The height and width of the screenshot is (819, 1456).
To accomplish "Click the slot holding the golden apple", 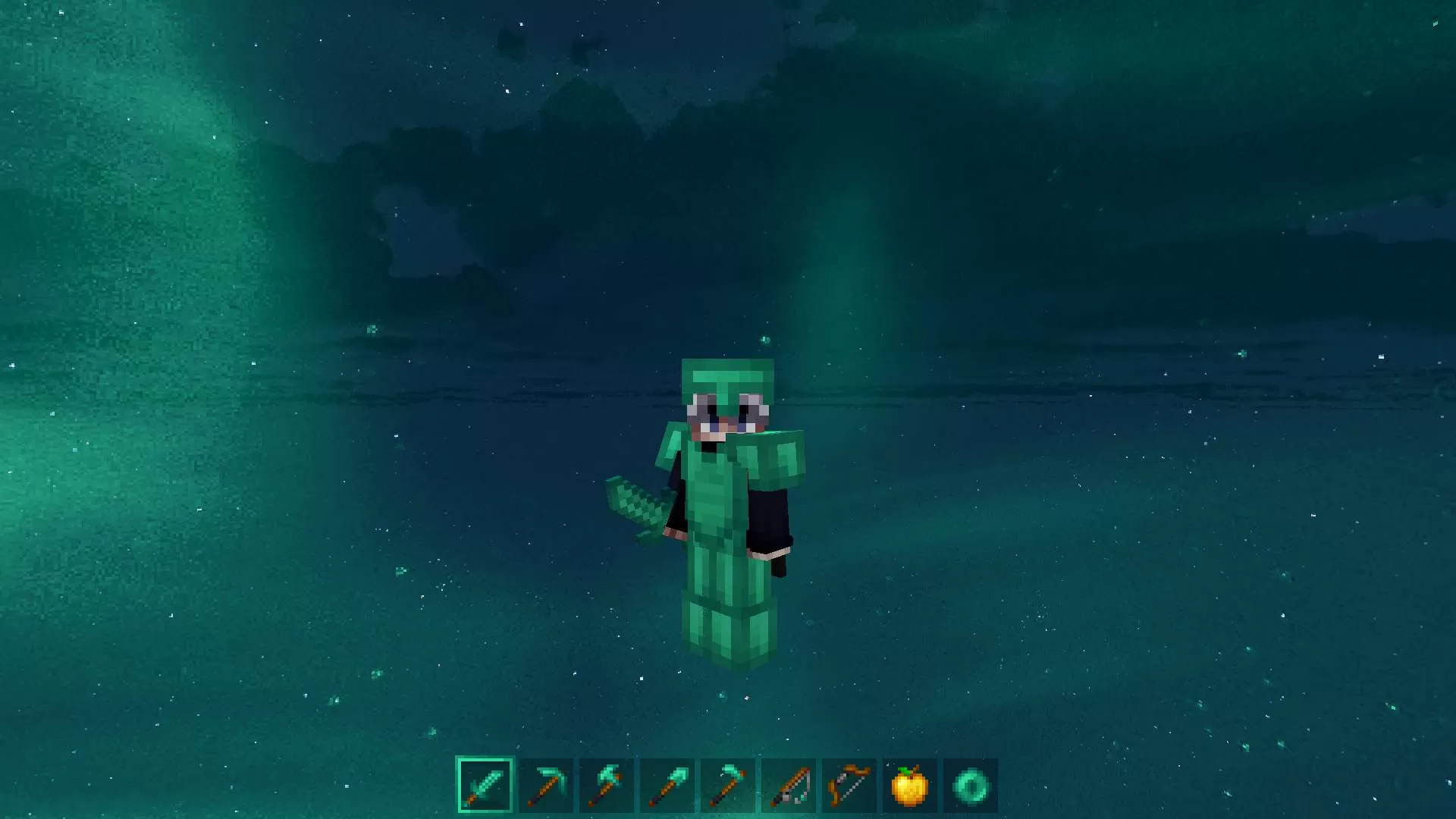I will [909, 786].
